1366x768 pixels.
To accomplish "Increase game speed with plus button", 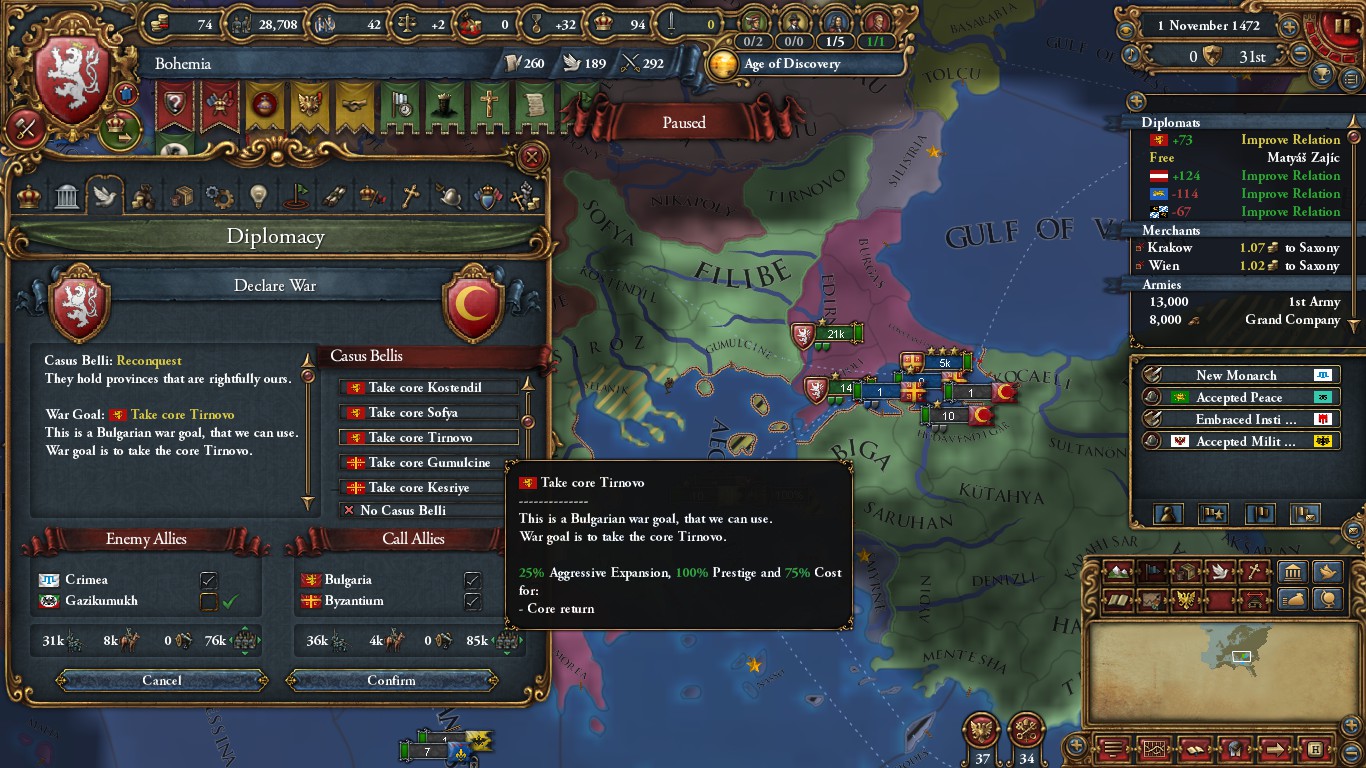I will pos(1290,27).
